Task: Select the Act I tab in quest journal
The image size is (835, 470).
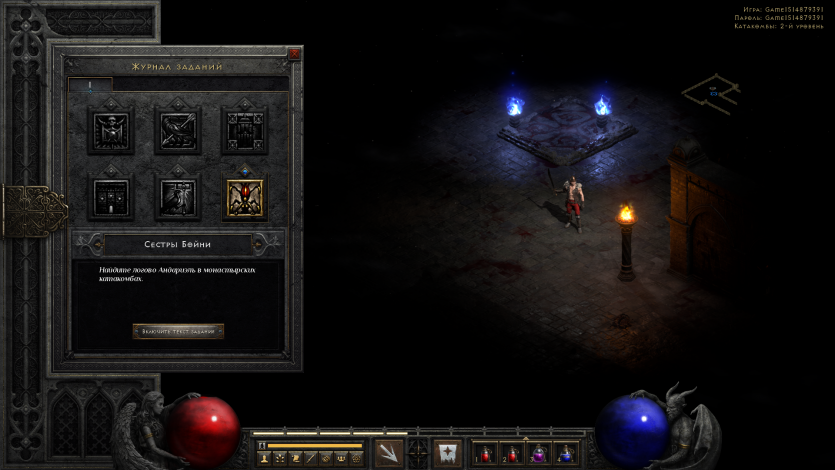Action: click(90, 86)
